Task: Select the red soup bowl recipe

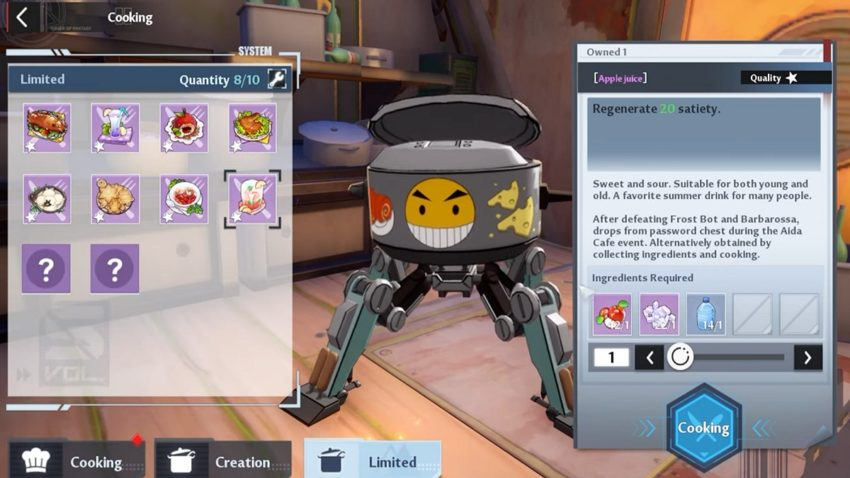Action: [184, 198]
